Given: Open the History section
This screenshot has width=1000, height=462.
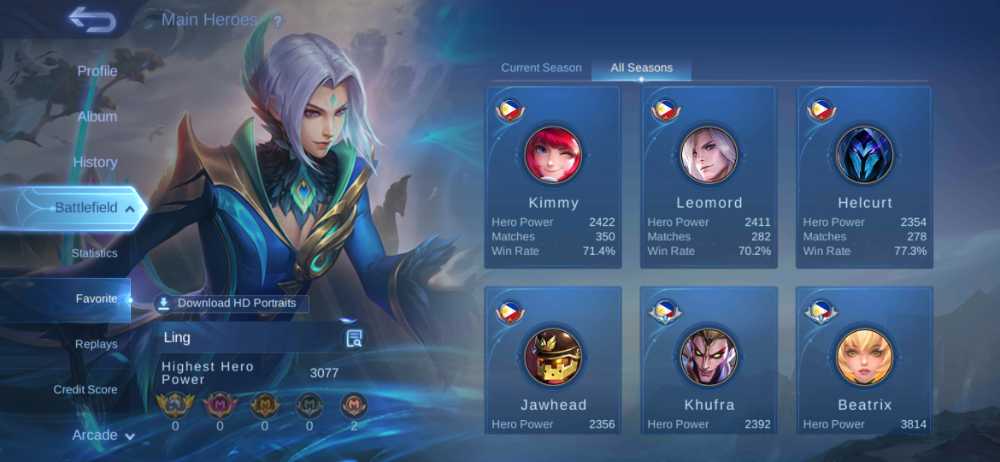Looking at the screenshot, I should (95, 162).
